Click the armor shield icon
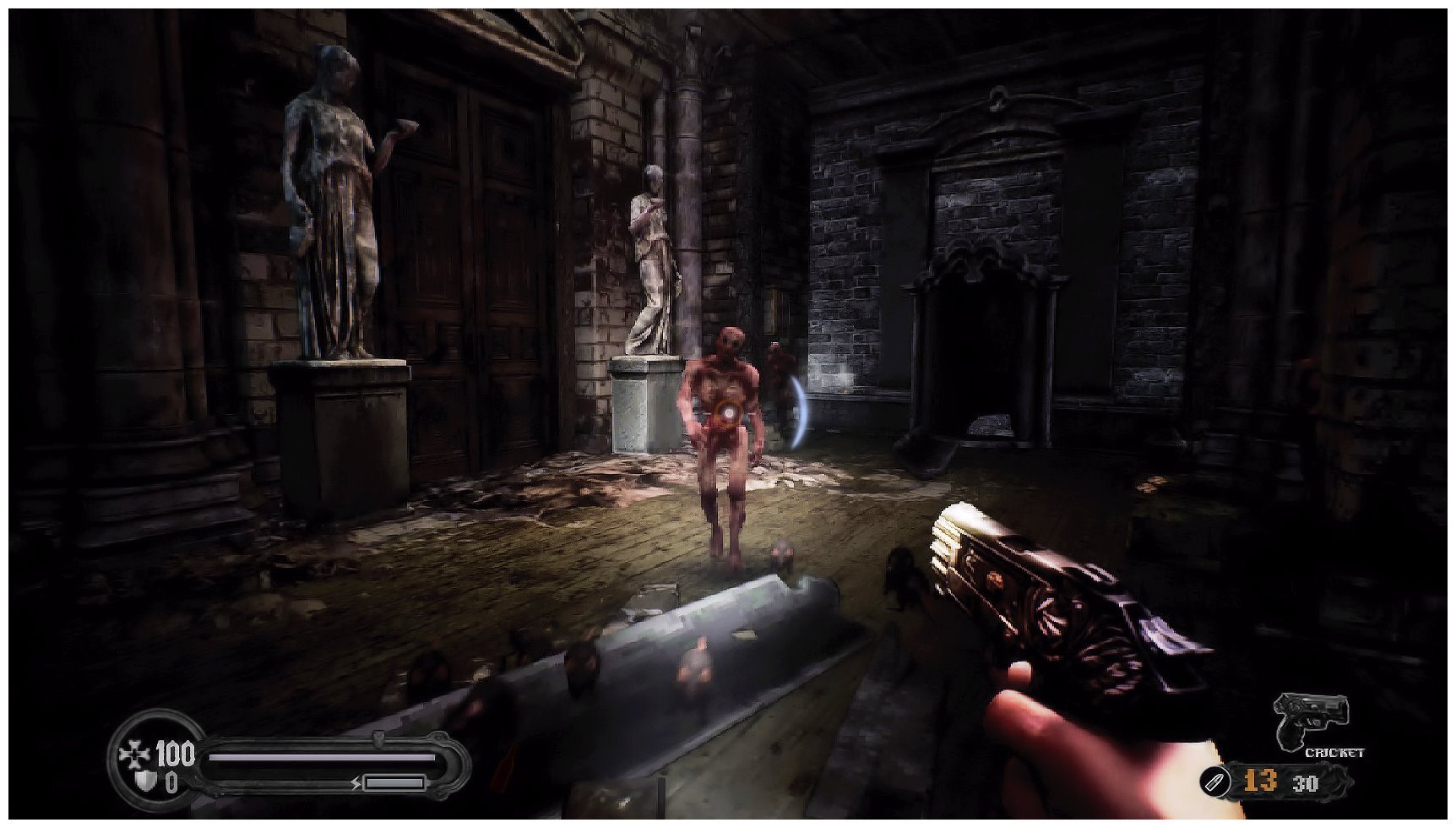The image size is (1456, 828). (x=145, y=782)
